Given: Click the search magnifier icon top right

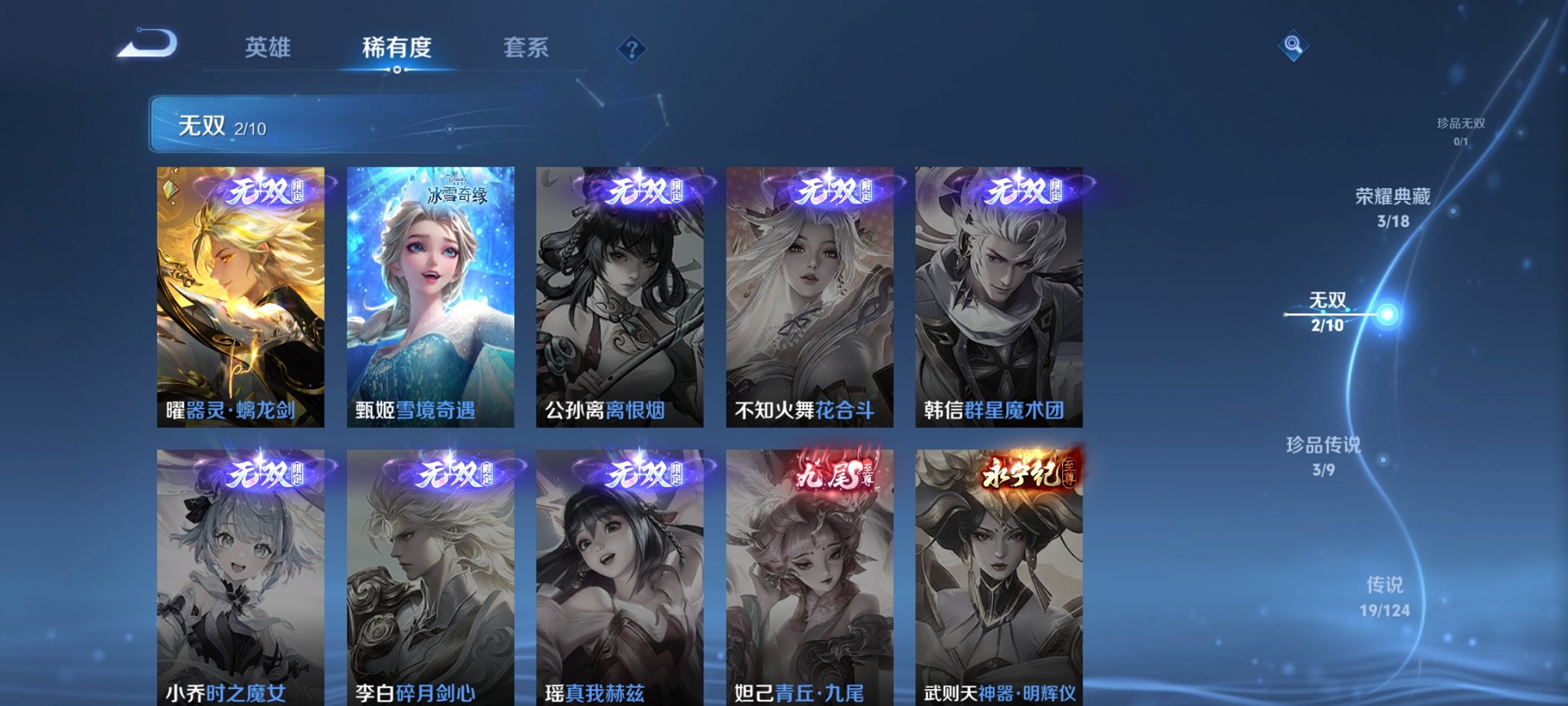Looking at the screenshot, I should tap(1291, 46).
